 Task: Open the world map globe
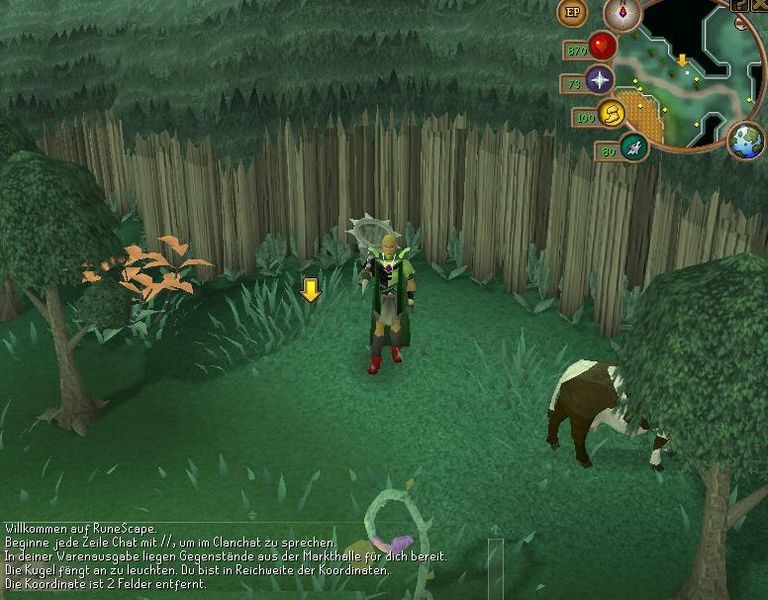[746, 139]
